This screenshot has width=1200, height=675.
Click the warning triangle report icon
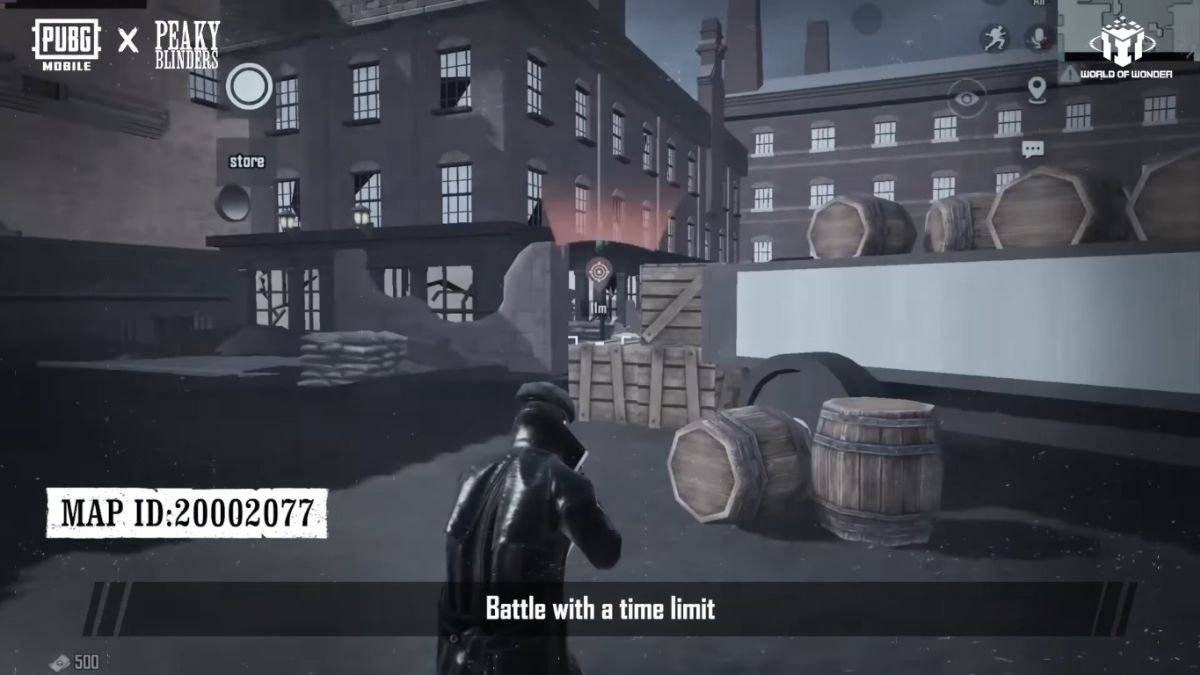tap(1071, 74)
